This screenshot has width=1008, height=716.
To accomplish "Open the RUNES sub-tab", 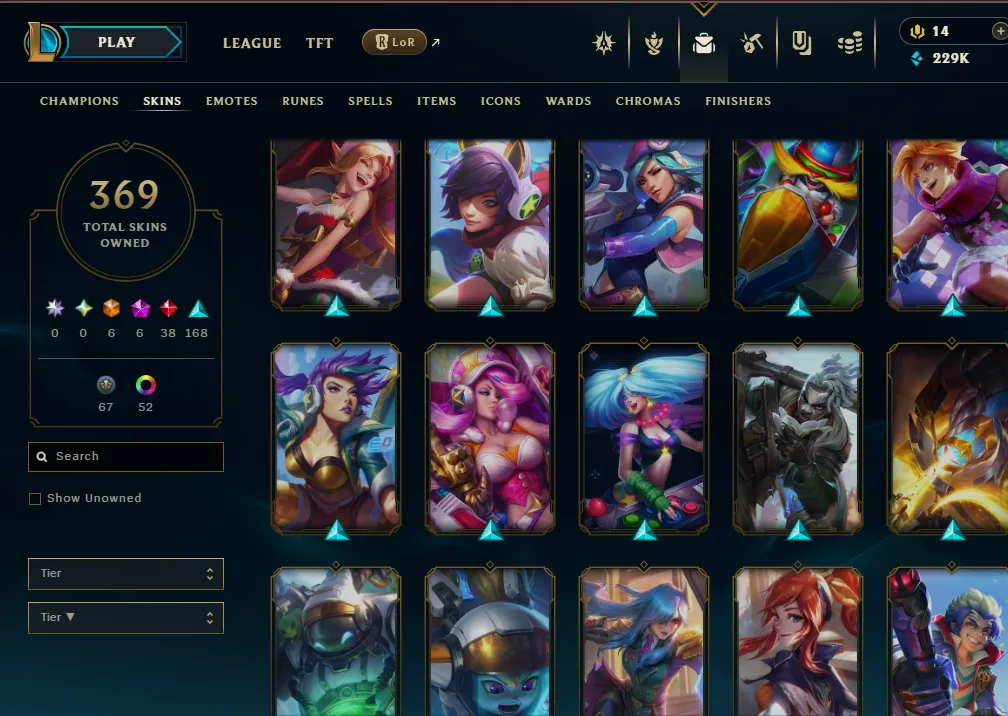I will point(302,101).
